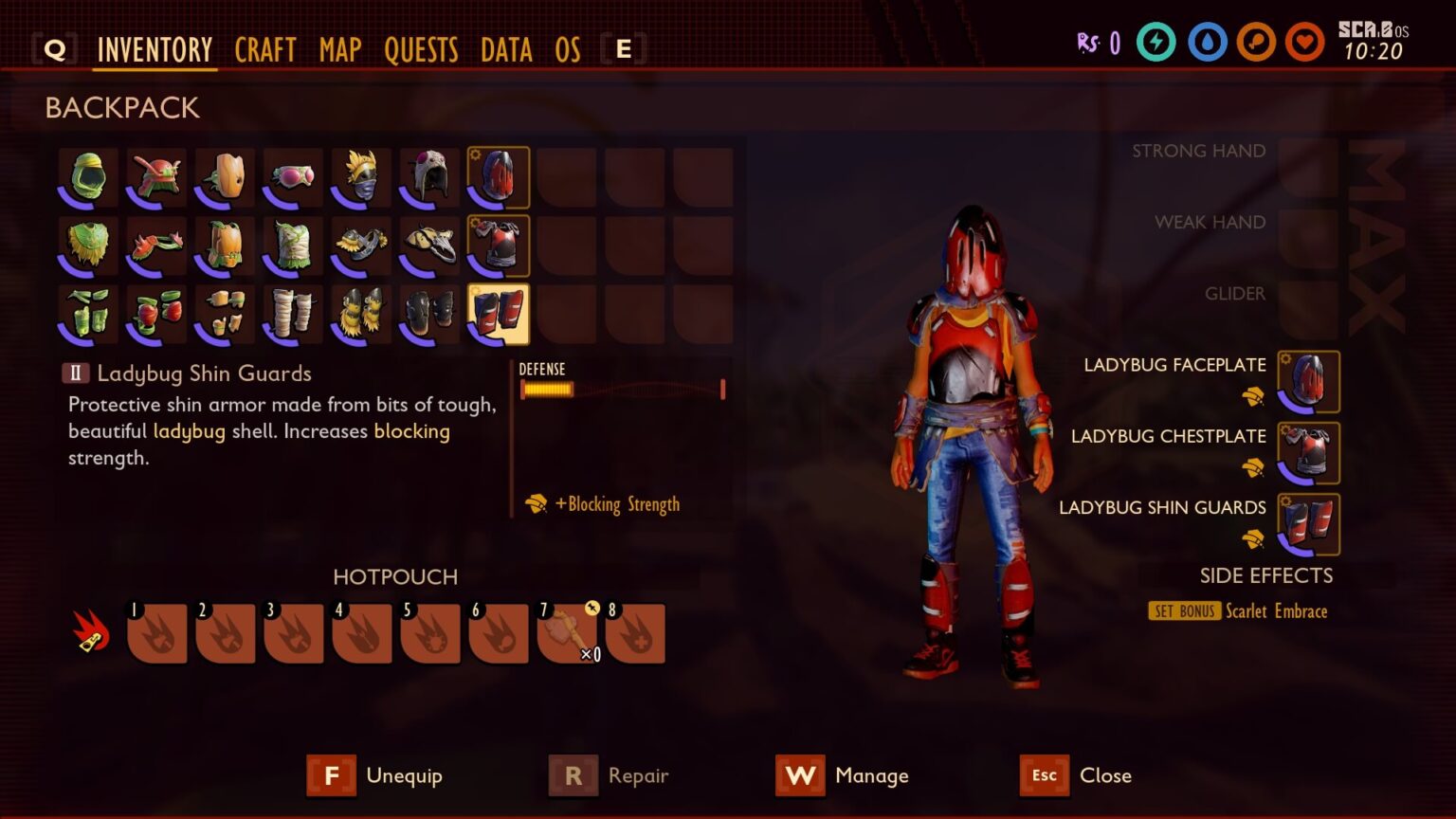Click the Repair button
The width and height of the screenshot is (1456, 819).
coord(614,775)
